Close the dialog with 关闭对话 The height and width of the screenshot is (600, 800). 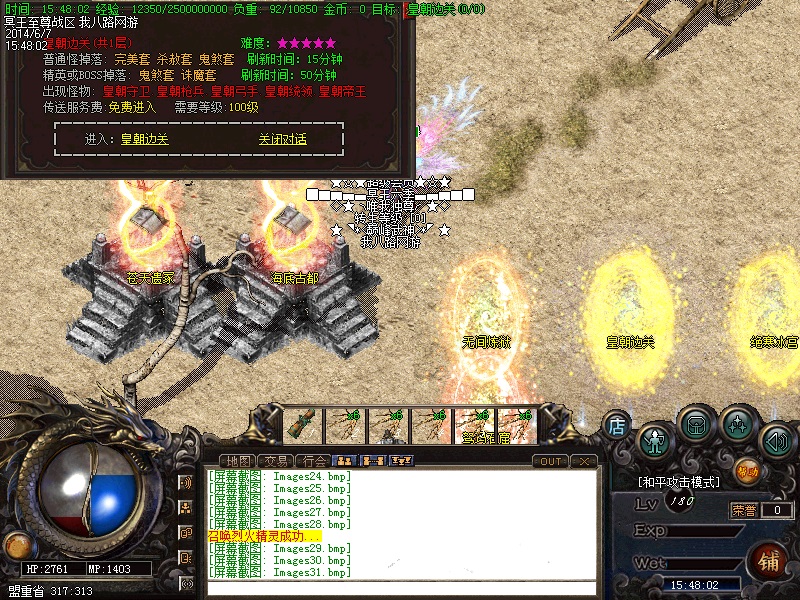[x=282, y=140]
